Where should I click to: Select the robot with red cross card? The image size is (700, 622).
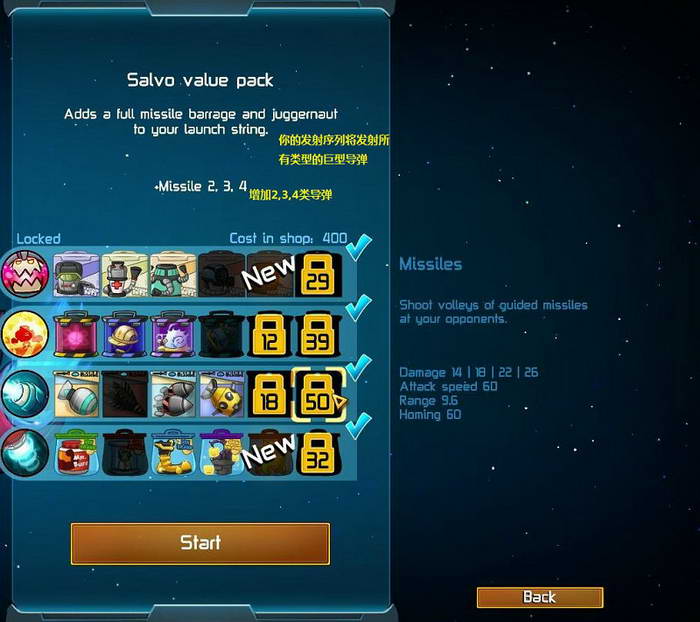125,274
